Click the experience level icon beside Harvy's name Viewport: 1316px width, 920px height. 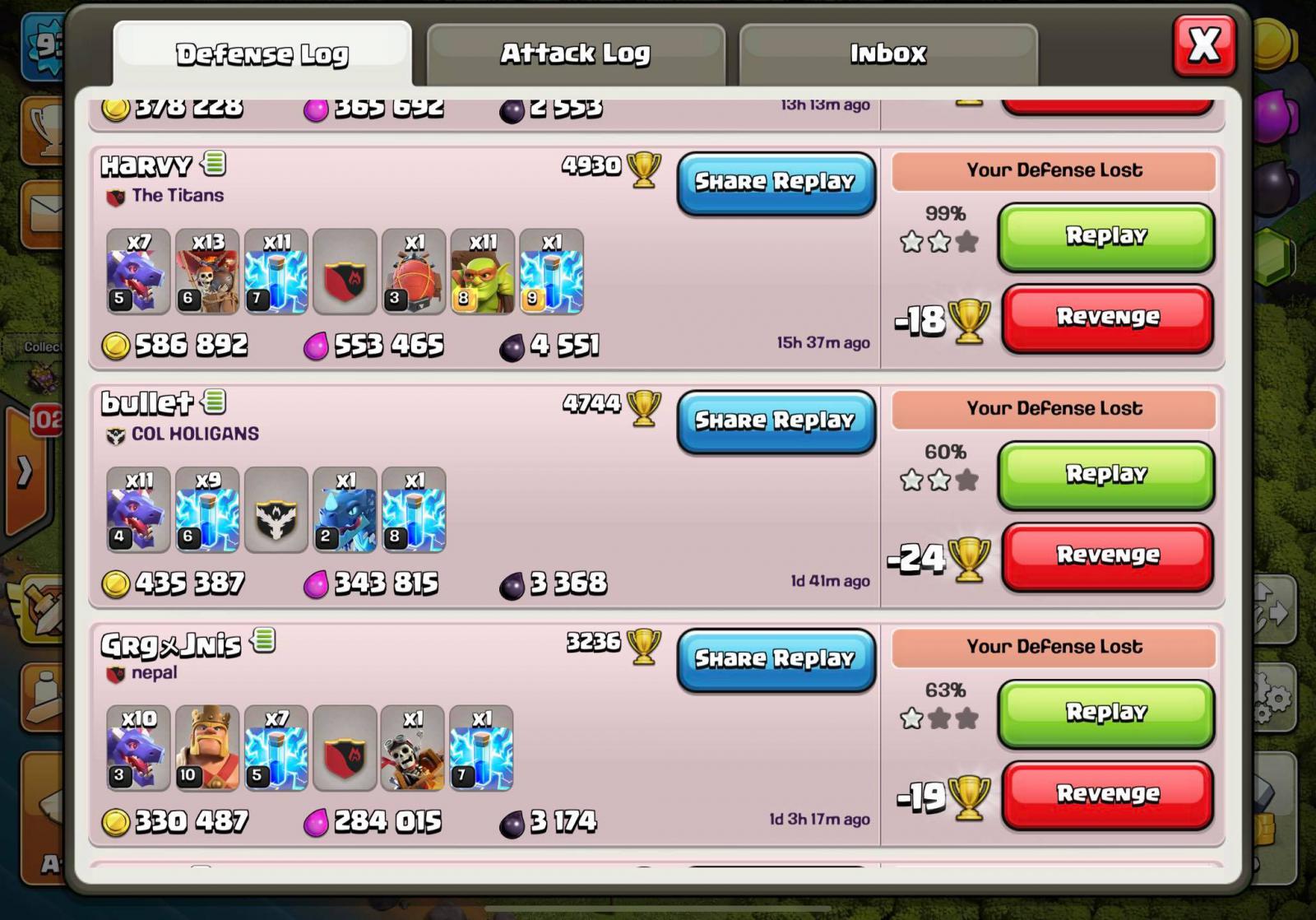pyautogui.click(x=211, y=164)
